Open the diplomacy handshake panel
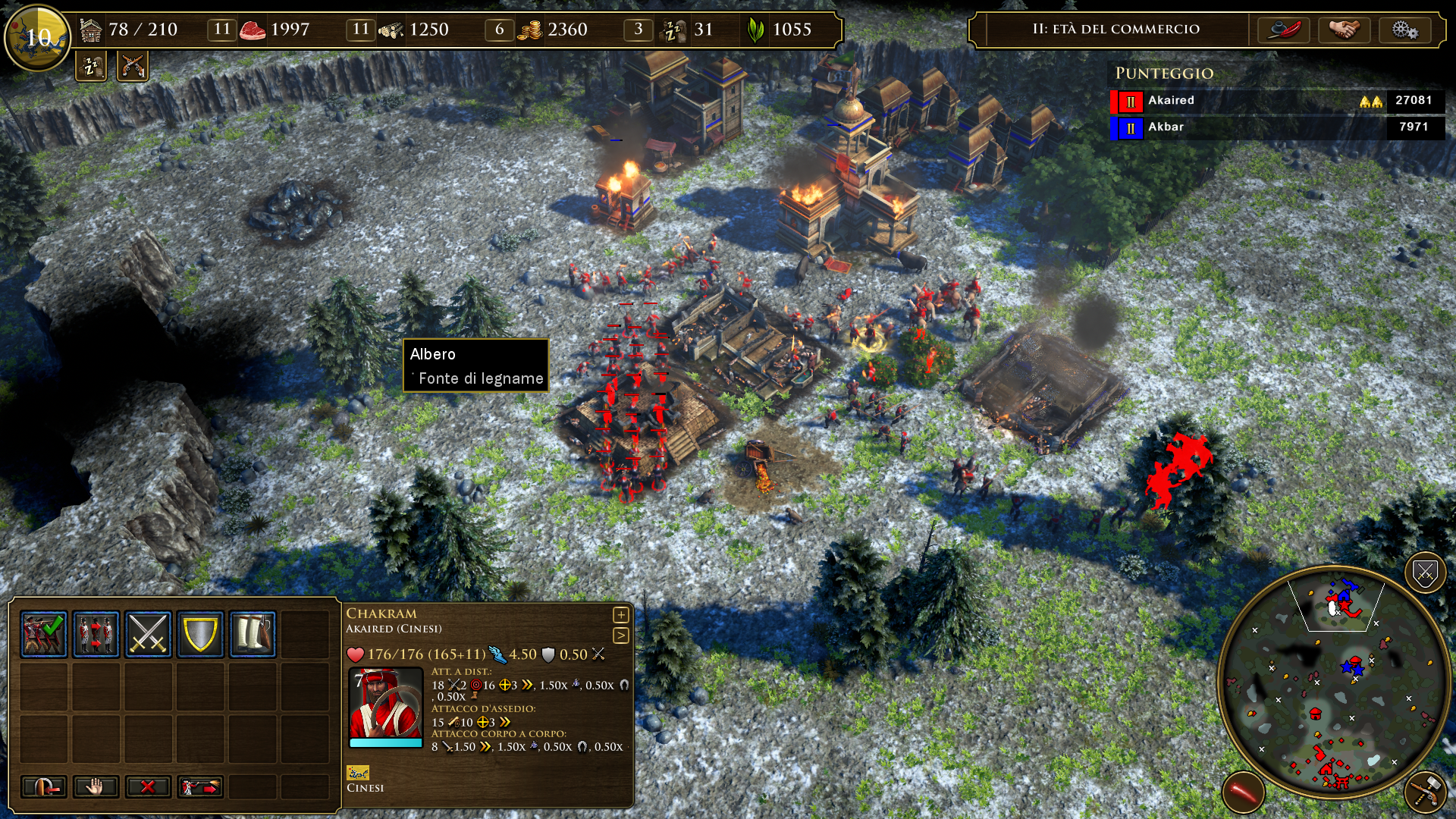 pyautogui.click(x=1344, y=30)
